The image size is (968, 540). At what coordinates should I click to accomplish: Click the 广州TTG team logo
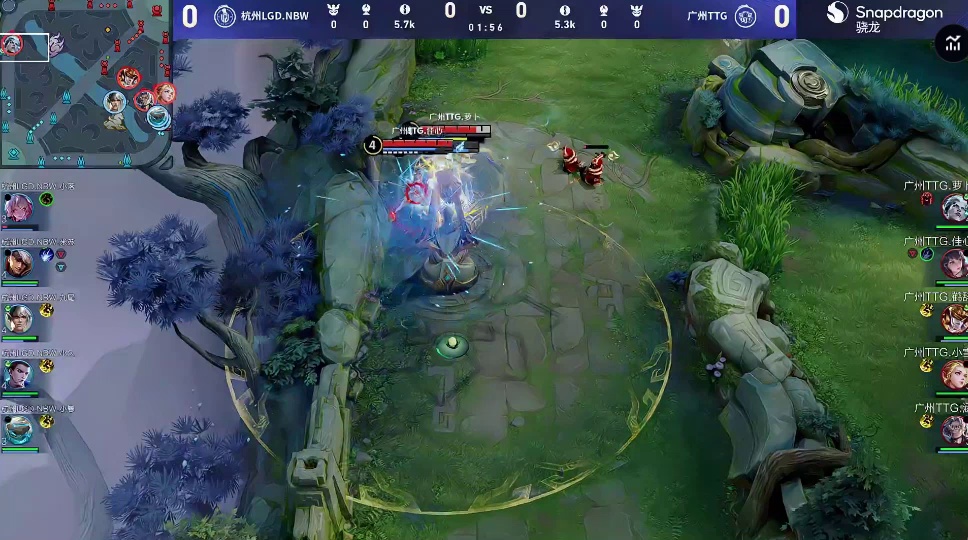(745, 15)
